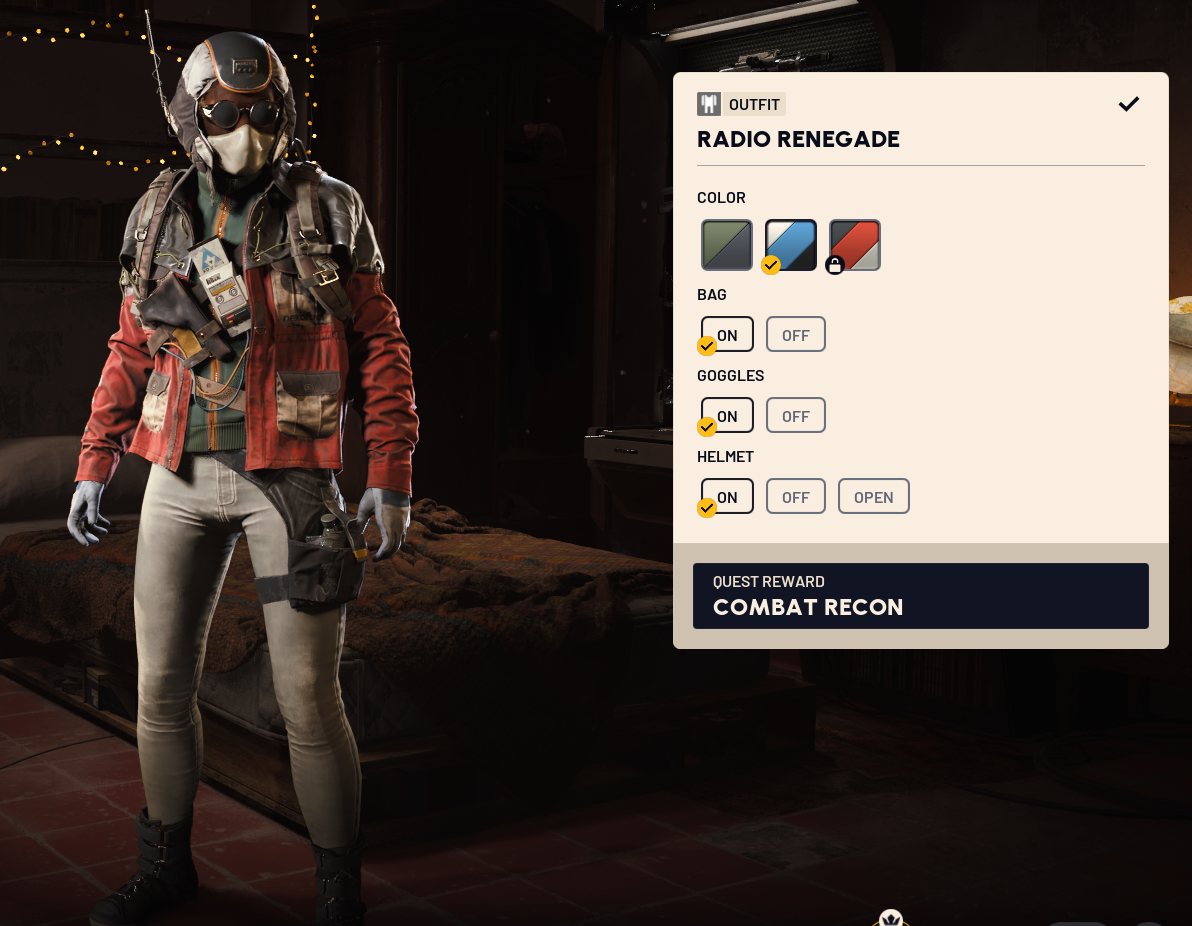Switch Helmet to OFF
Image resolution: width=1192 pixels, height=926 pixels.
point(796,497)
